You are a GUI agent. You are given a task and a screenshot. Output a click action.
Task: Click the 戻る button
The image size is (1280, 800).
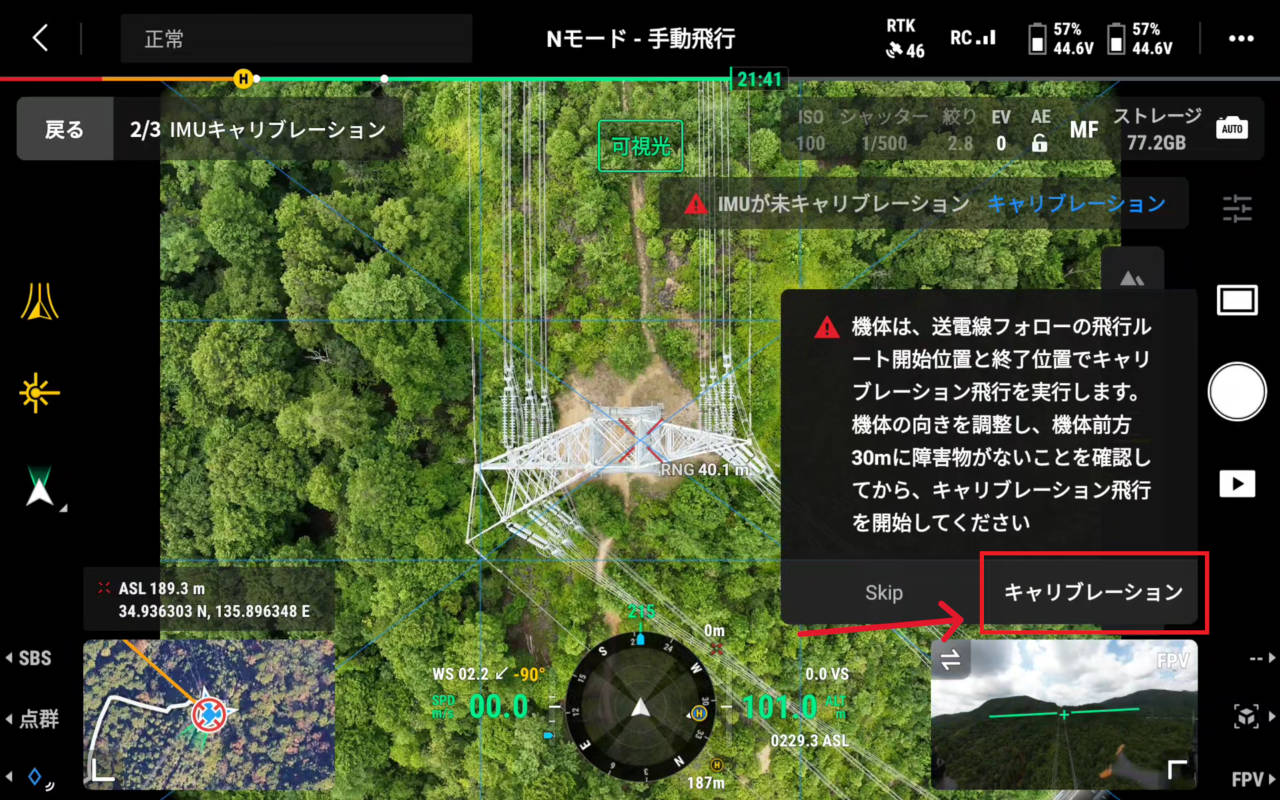65,130
